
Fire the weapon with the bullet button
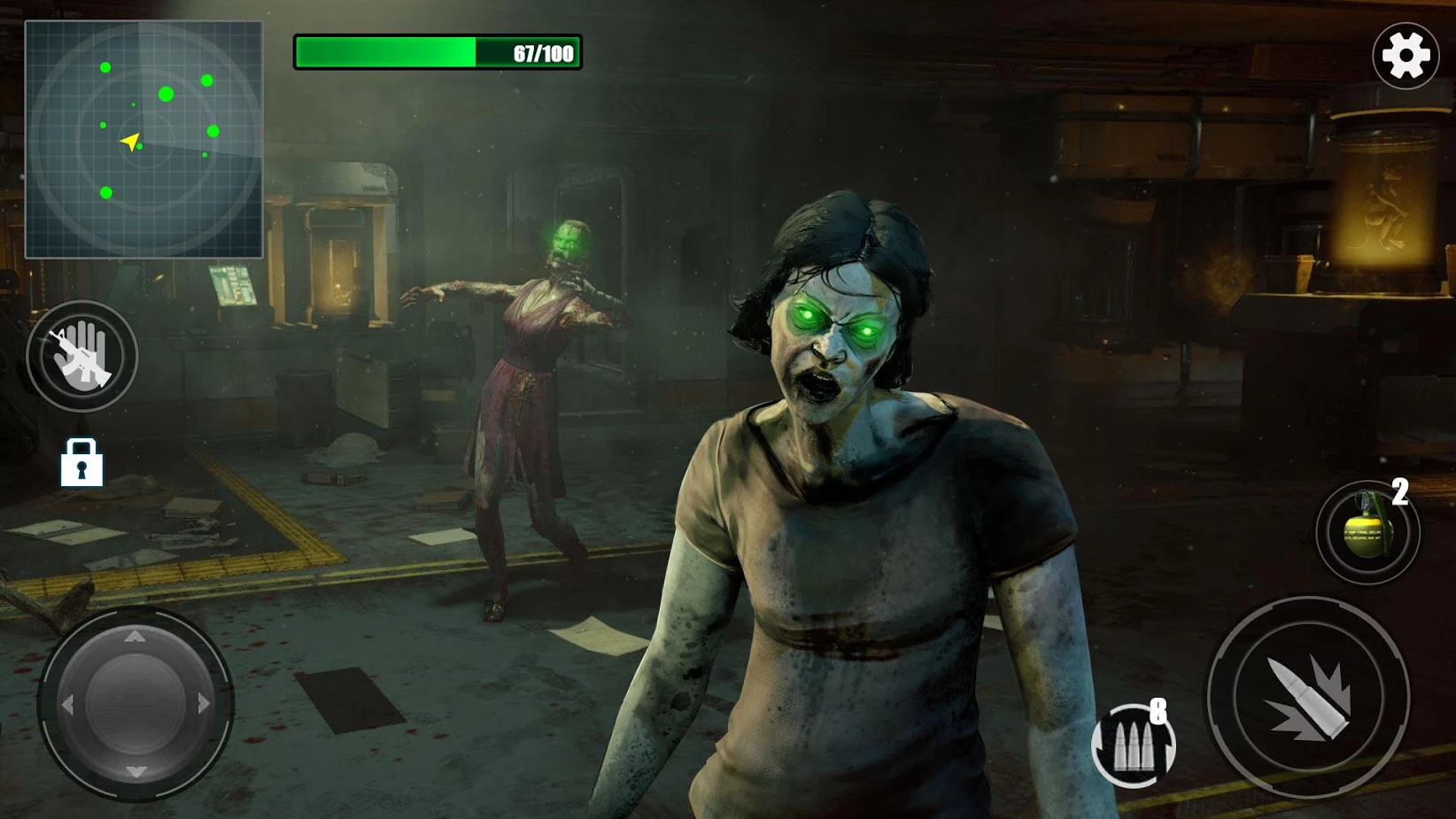(x=1308, y=698)
